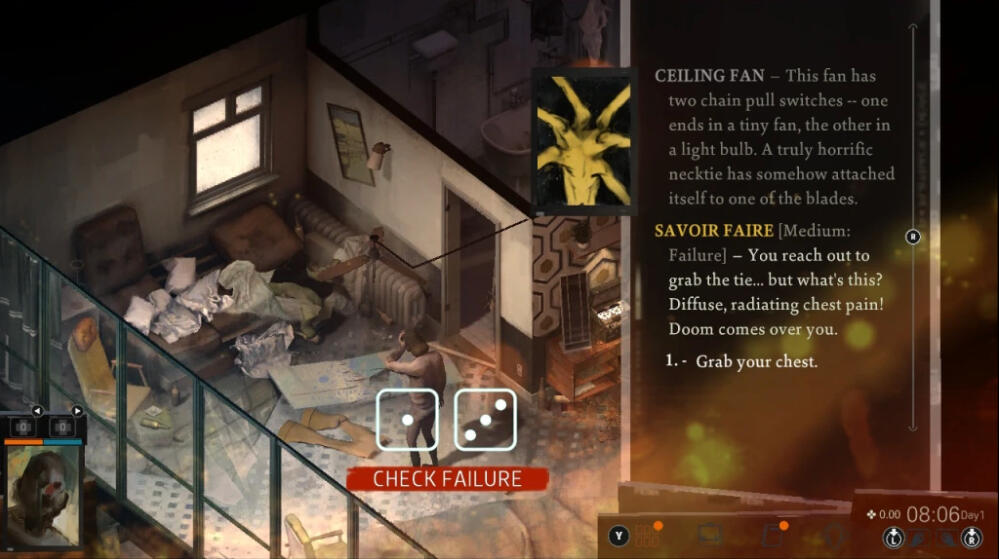
Task: Choose the "Grab your chest" dialogue option
Action: tap(756, 361)
